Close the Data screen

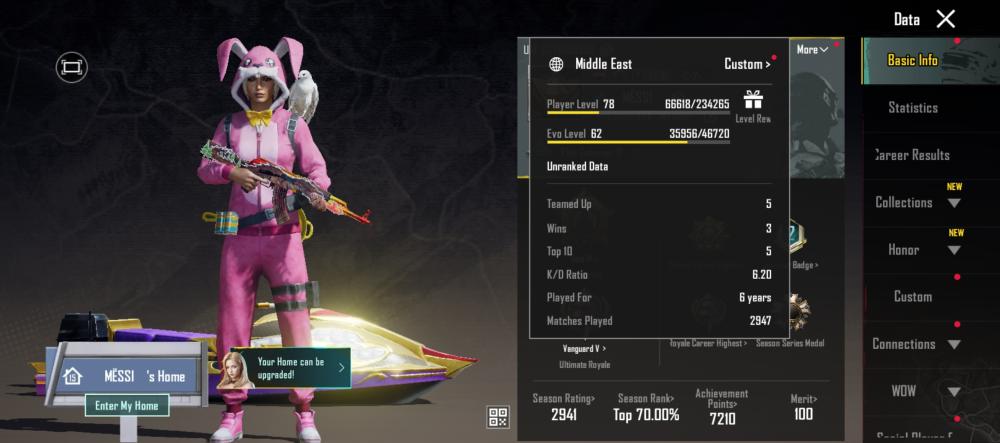point(945,19)
